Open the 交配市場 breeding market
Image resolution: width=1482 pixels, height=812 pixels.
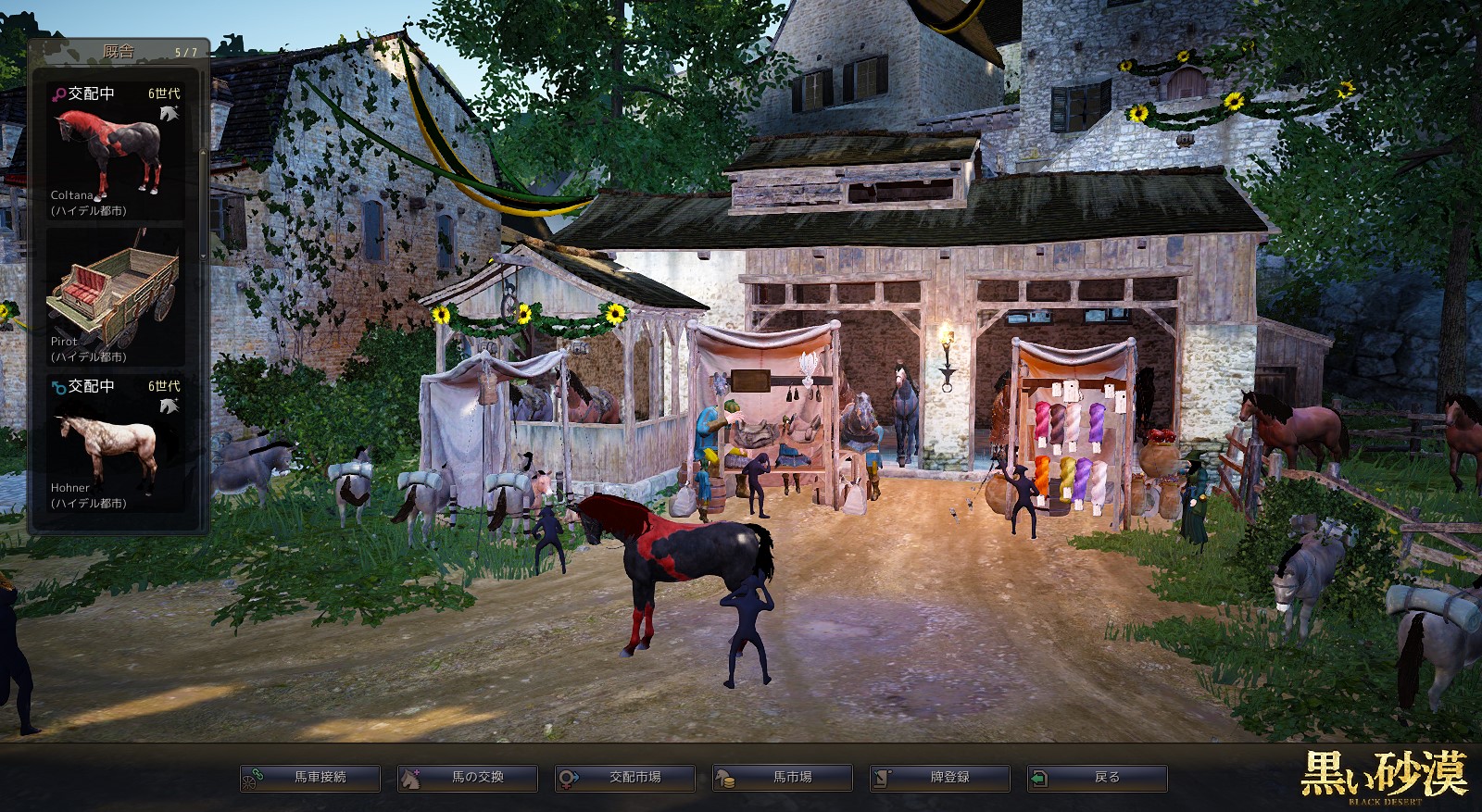625,778
